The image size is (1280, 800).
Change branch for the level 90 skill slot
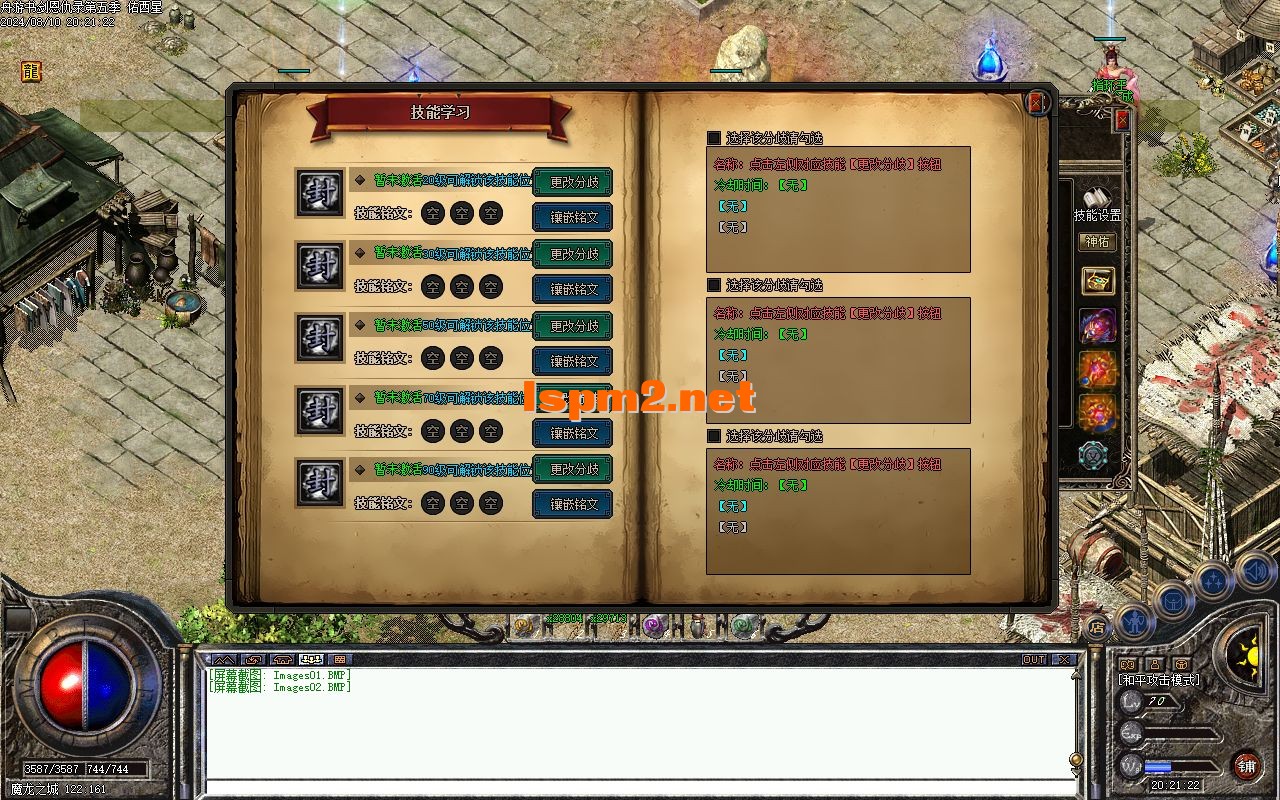pos(573,469)
